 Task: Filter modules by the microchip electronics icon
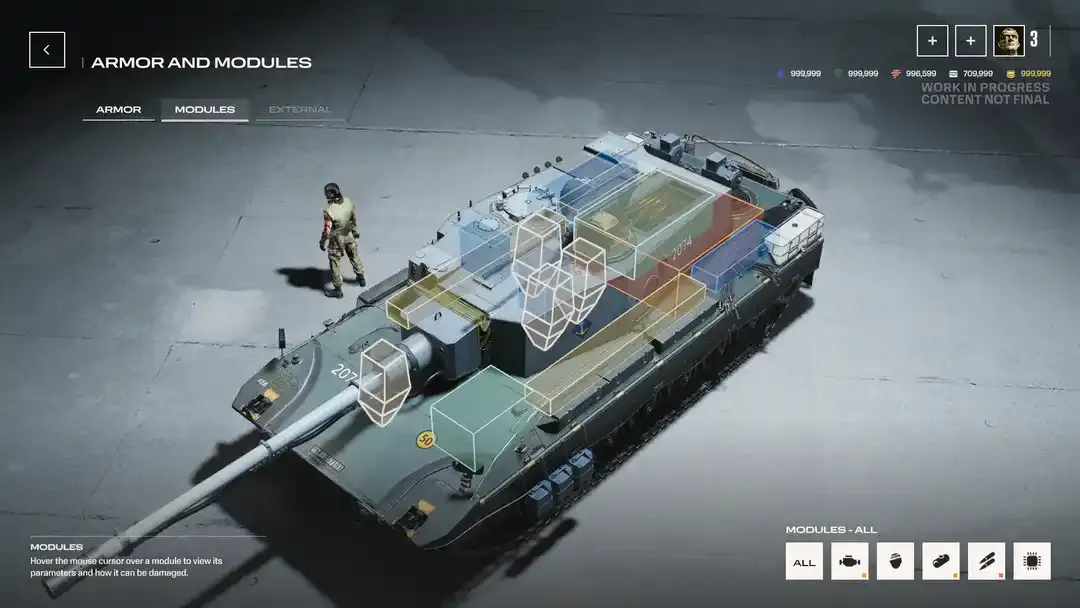[1032, 562]
